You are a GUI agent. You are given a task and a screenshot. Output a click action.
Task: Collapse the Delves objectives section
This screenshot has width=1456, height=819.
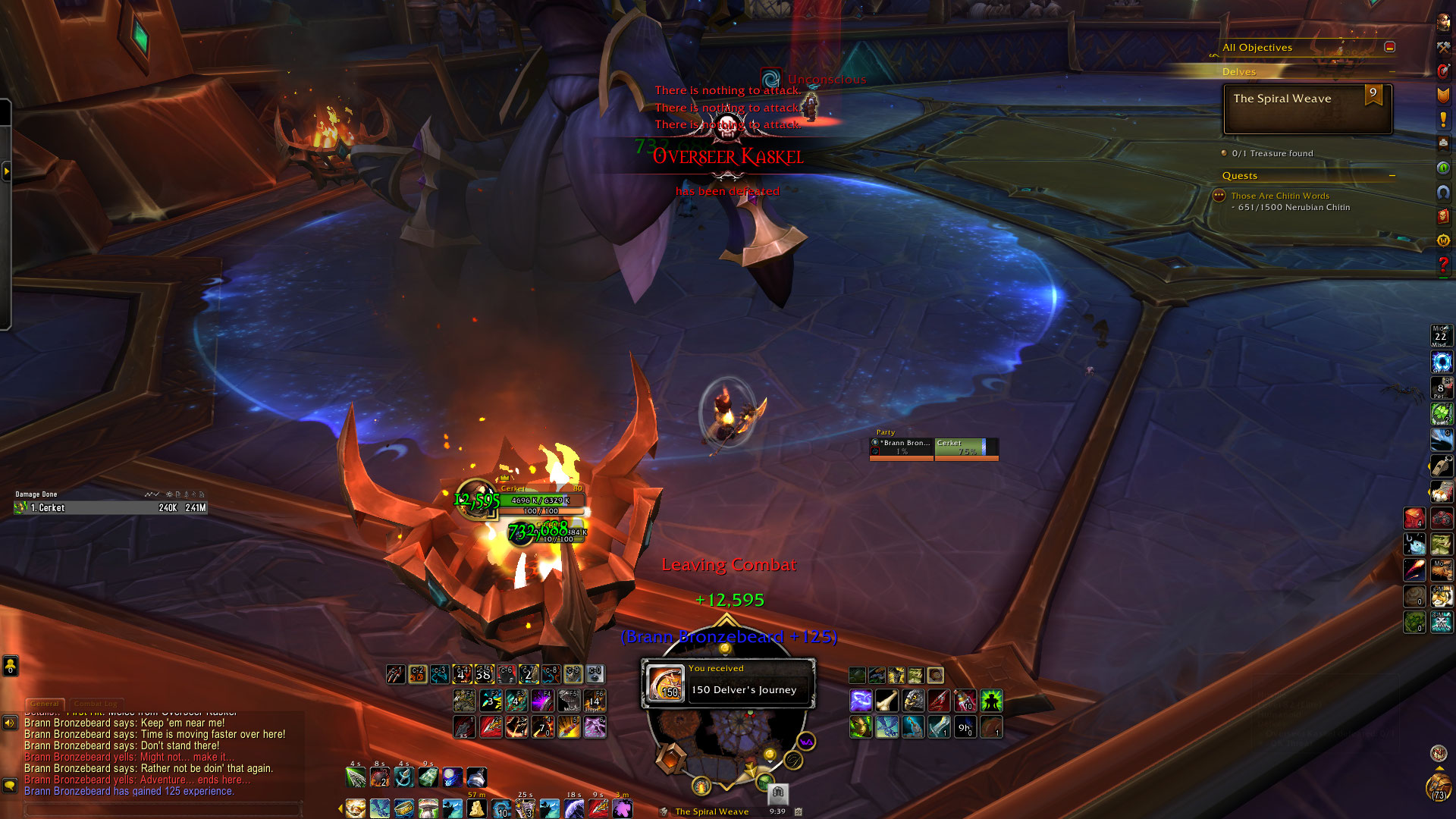coord(1392,72)
